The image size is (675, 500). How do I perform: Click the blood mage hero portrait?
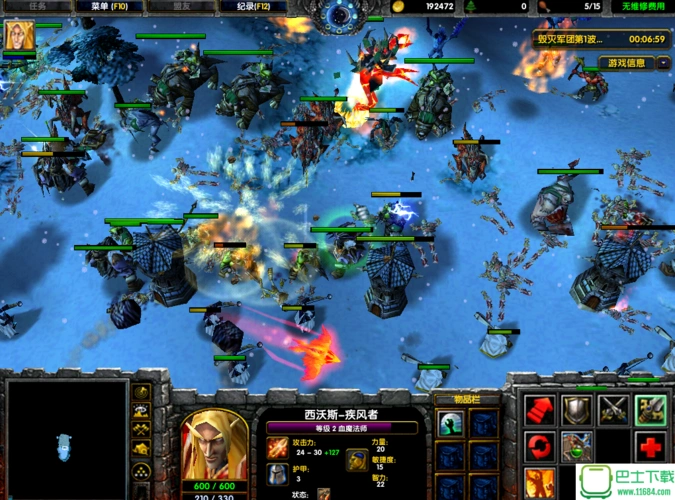coord(214,447)
